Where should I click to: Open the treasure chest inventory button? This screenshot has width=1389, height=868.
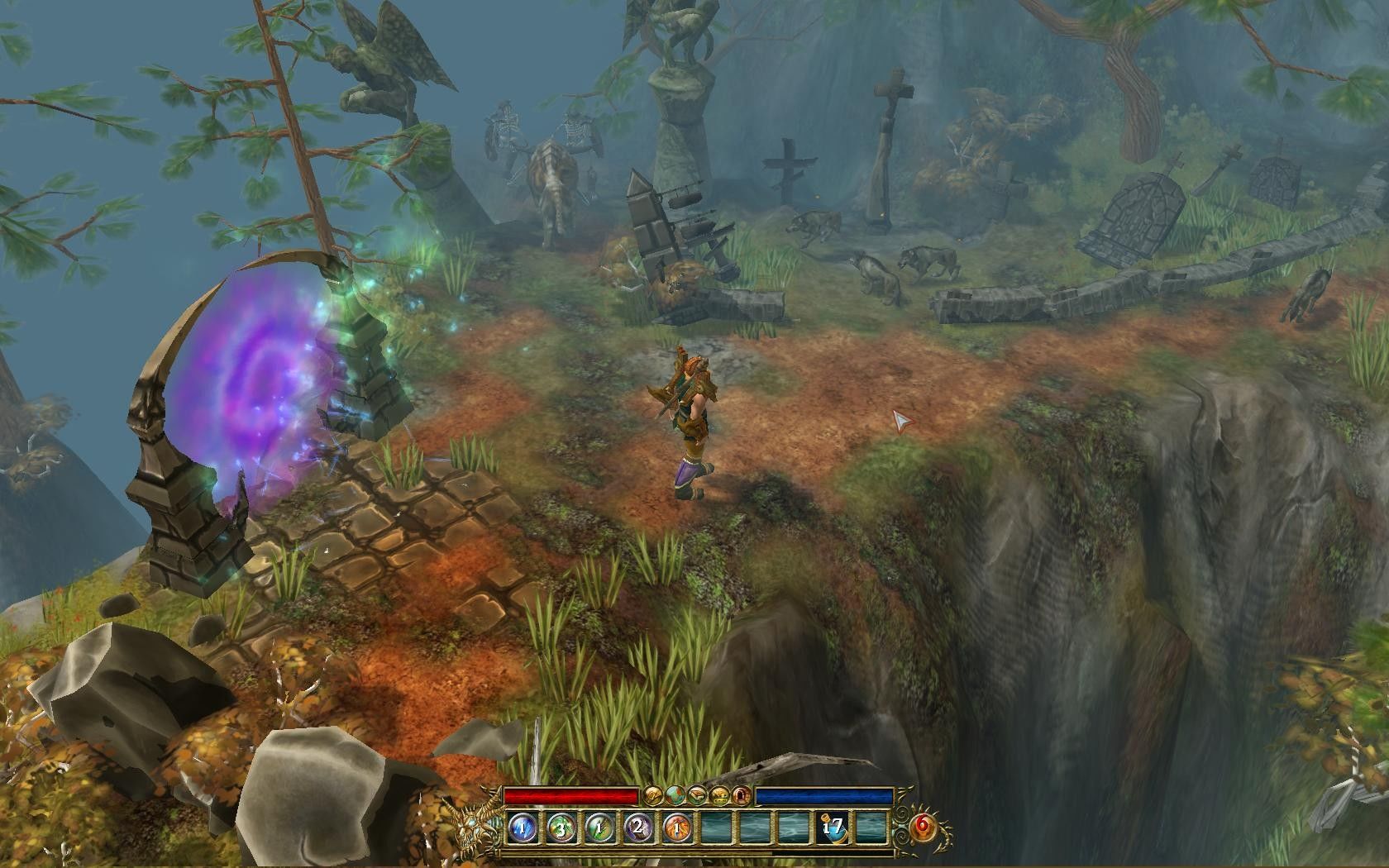click(x=720, y=796)
